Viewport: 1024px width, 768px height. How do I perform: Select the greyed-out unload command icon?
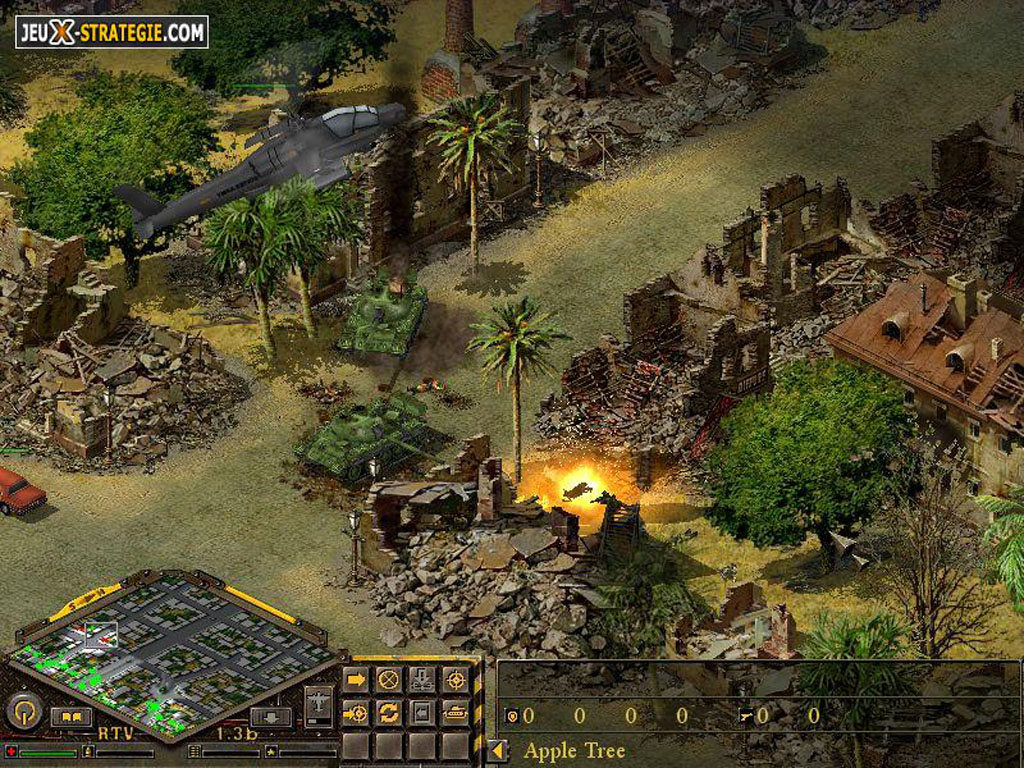click(x=422, y=680)
